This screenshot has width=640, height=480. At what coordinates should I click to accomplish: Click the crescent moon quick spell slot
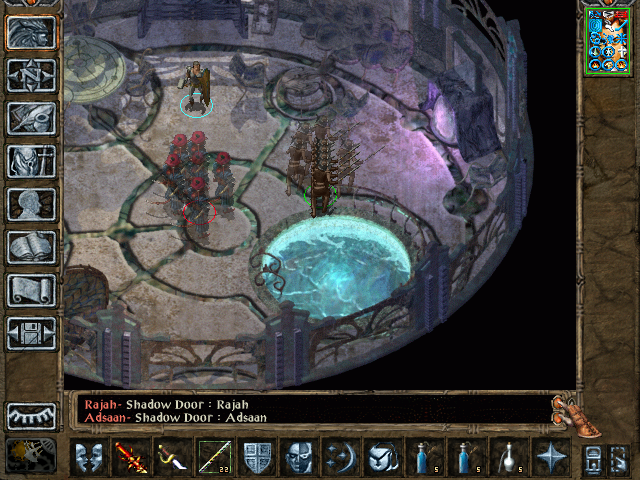click(x=341, y=458)
